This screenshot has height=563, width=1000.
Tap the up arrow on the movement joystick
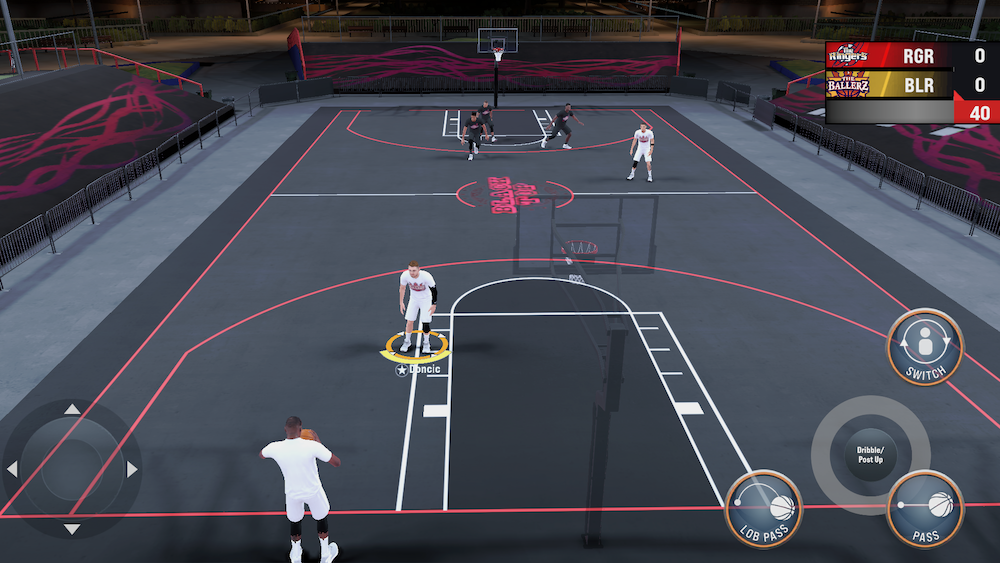(x=72, y=409)
